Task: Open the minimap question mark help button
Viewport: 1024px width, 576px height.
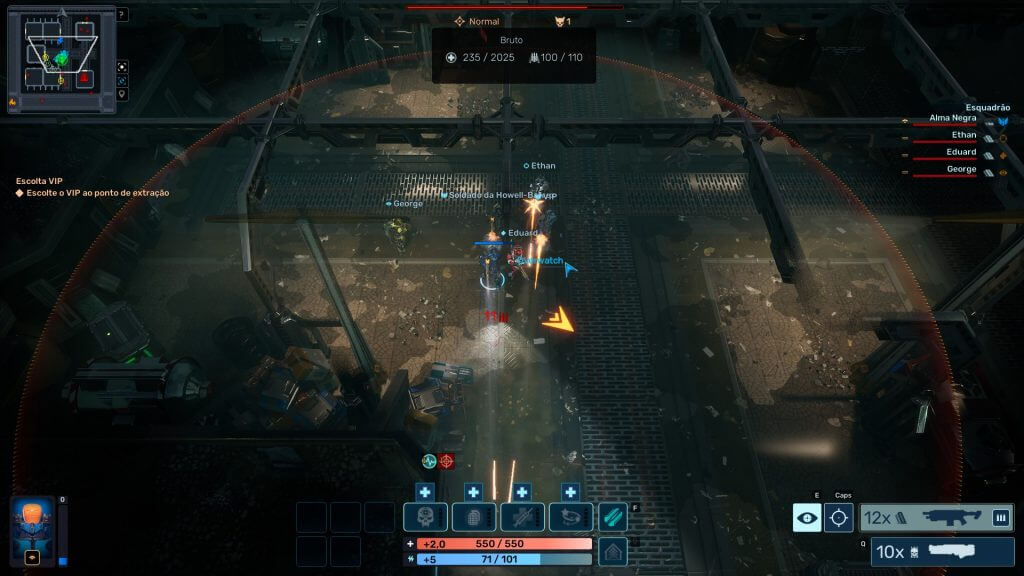Action: point(122,15)
